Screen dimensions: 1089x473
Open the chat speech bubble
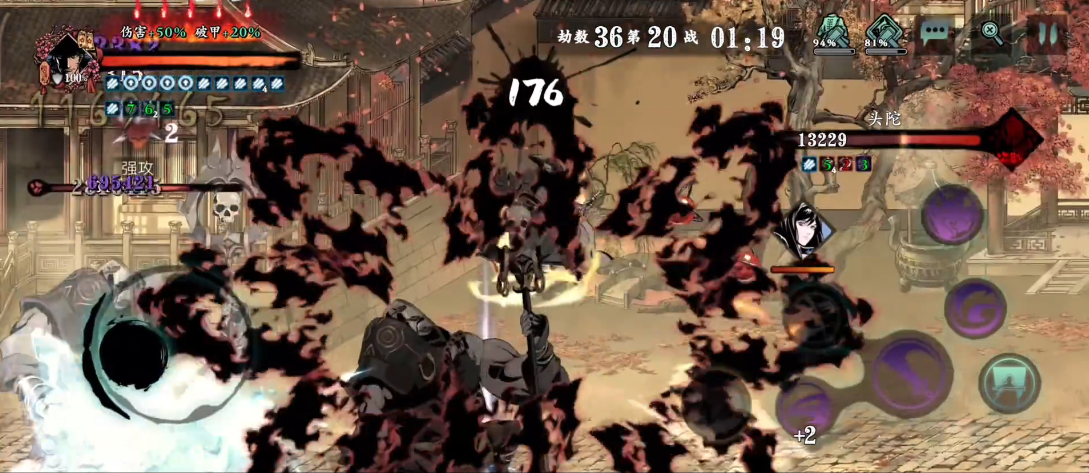pyautogui.click(x=936, y=32)
